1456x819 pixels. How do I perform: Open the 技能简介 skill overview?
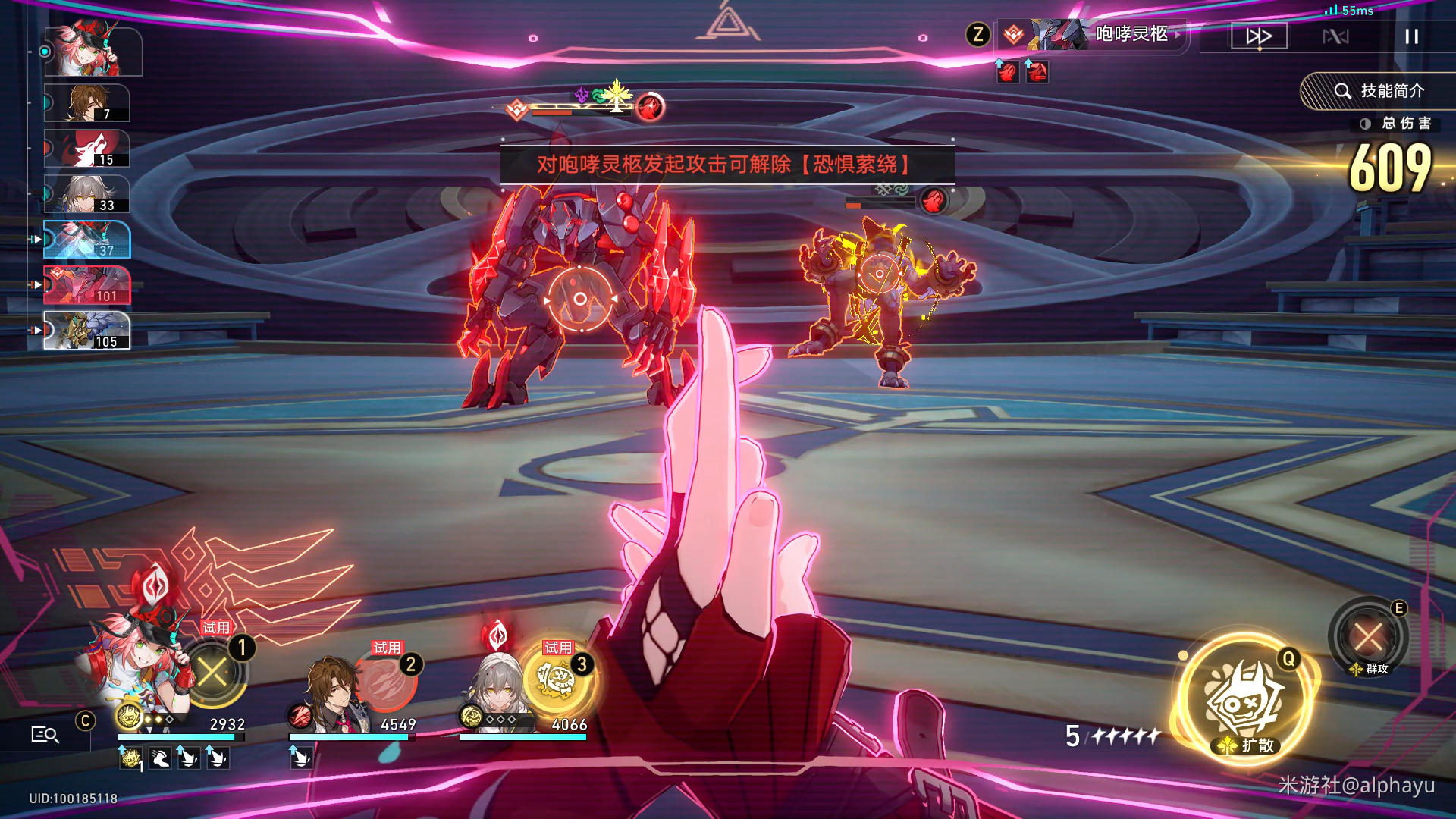click(x=1379, y=91)
